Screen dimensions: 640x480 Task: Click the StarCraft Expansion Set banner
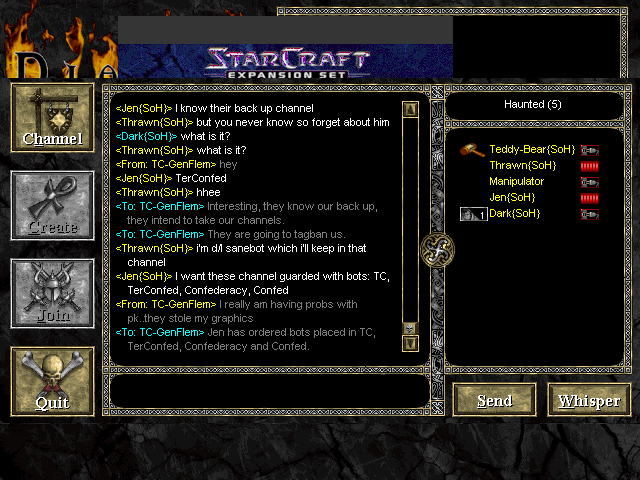tap(285, 61)
